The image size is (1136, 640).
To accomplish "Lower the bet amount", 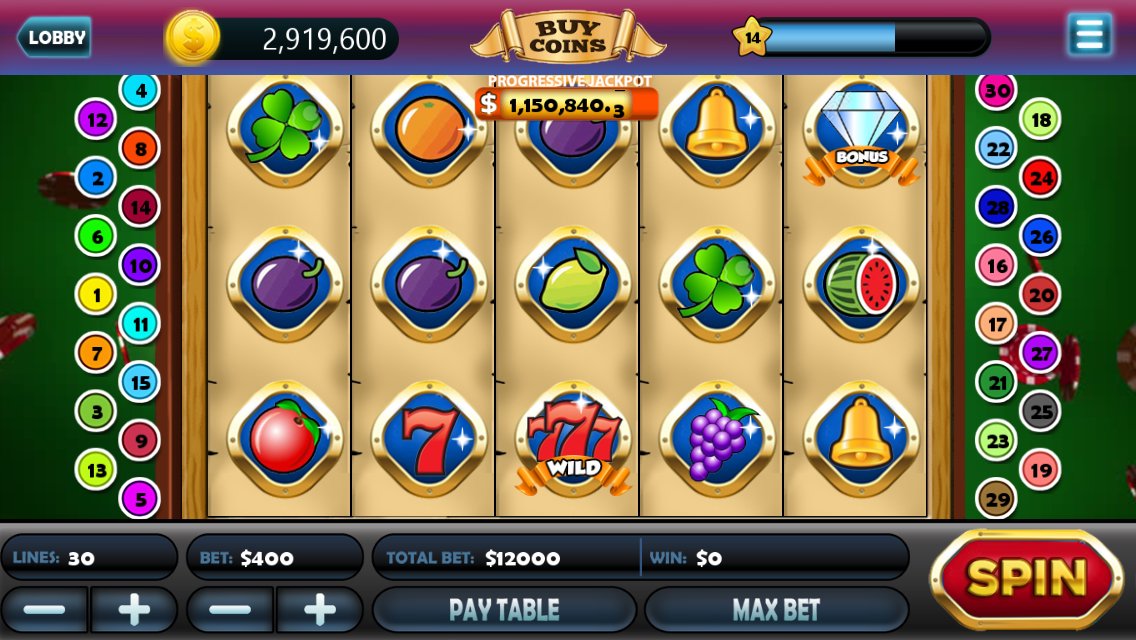I will pos(231,609).
